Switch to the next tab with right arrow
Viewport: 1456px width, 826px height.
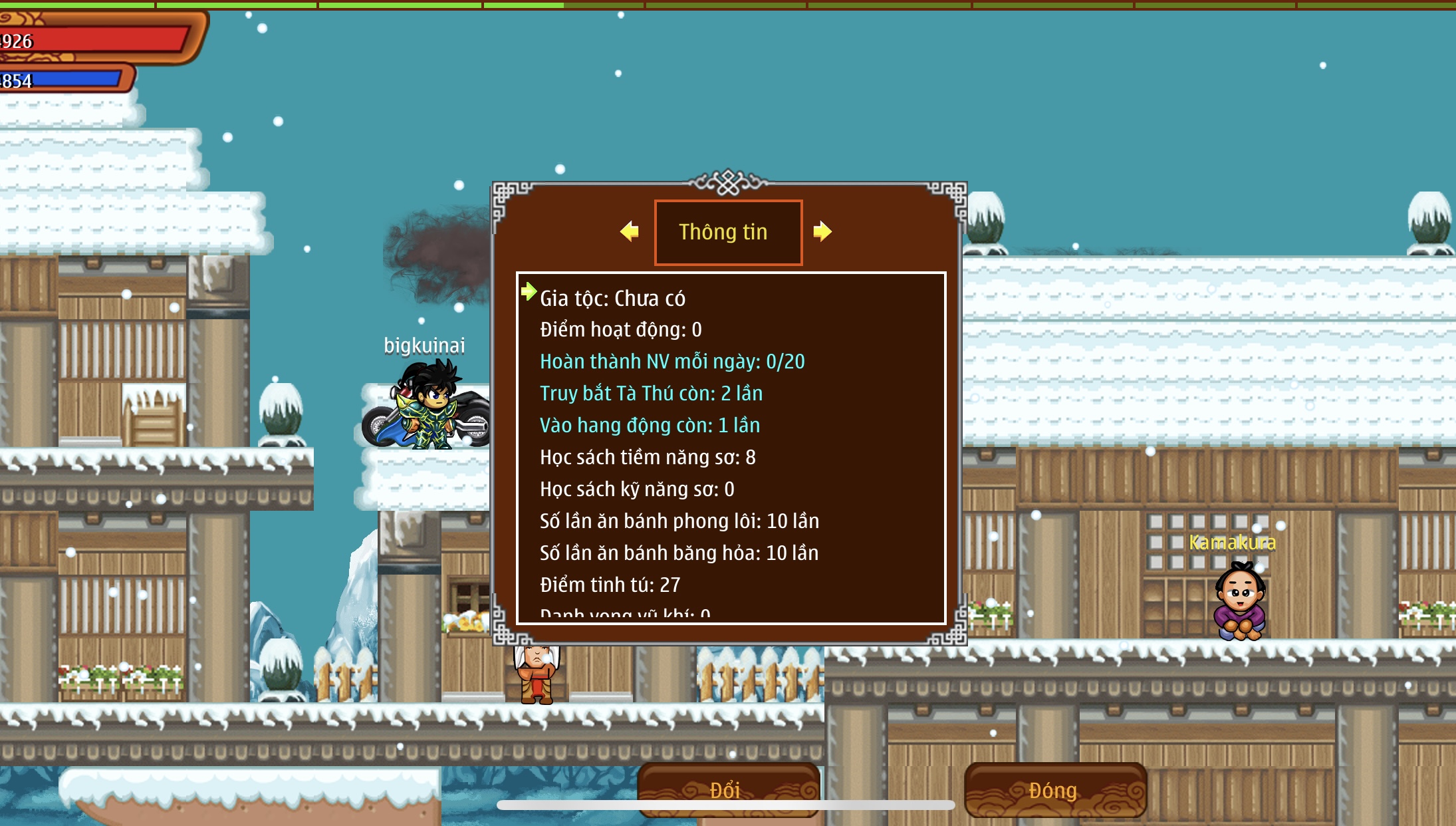click(822, 231)
